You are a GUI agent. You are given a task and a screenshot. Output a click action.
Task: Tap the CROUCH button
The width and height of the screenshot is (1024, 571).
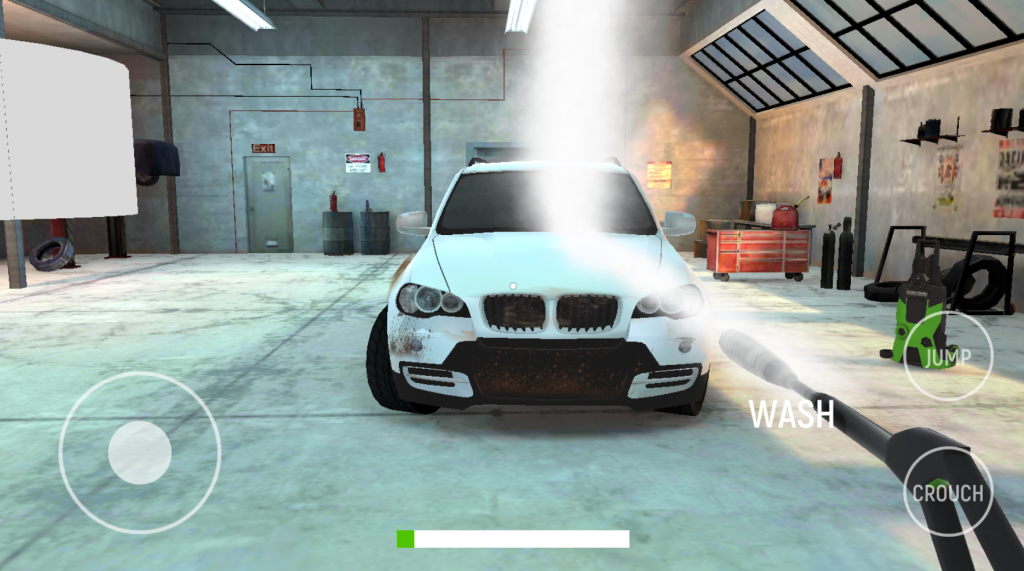947,492
